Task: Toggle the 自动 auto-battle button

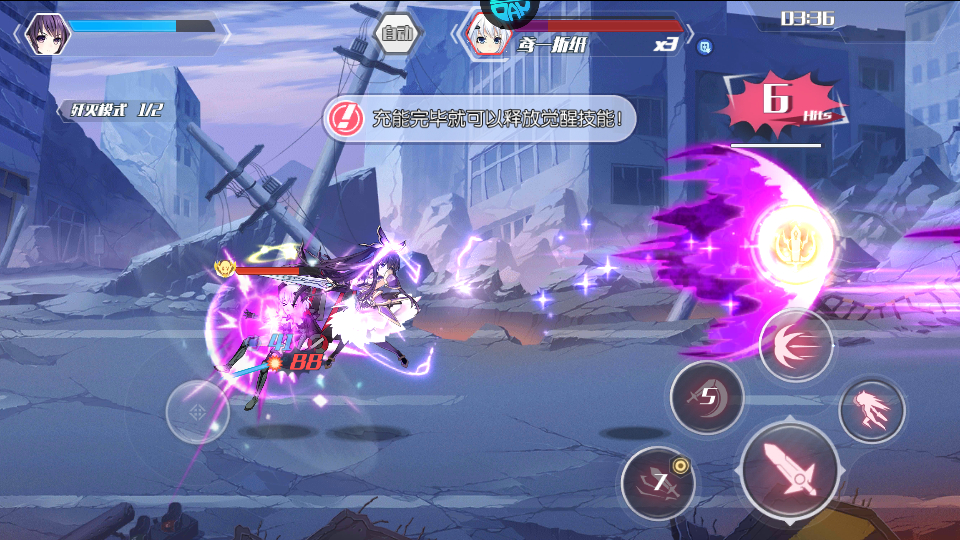Action: [397, 34]
